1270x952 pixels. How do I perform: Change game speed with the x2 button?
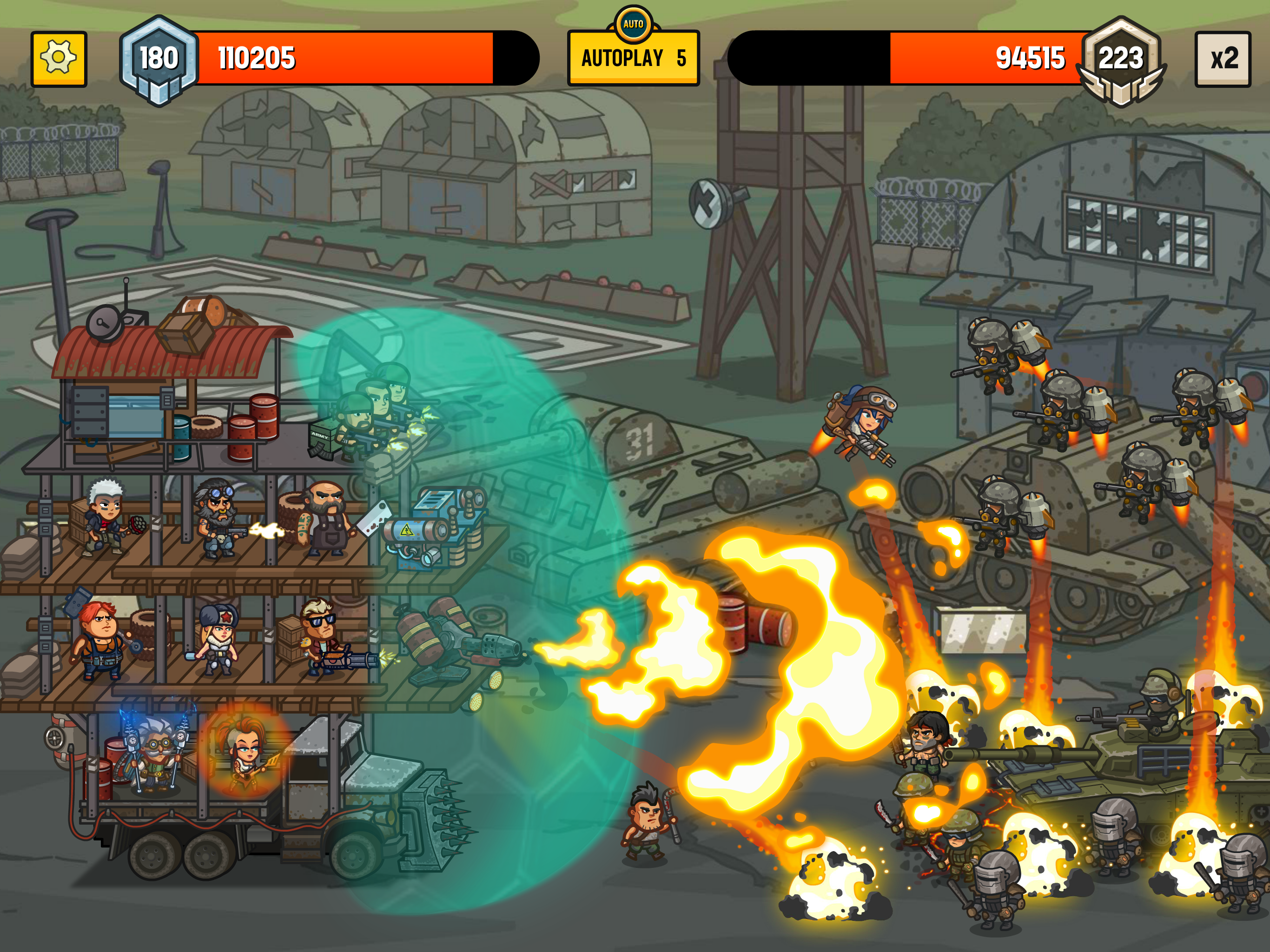[1222, 59]
